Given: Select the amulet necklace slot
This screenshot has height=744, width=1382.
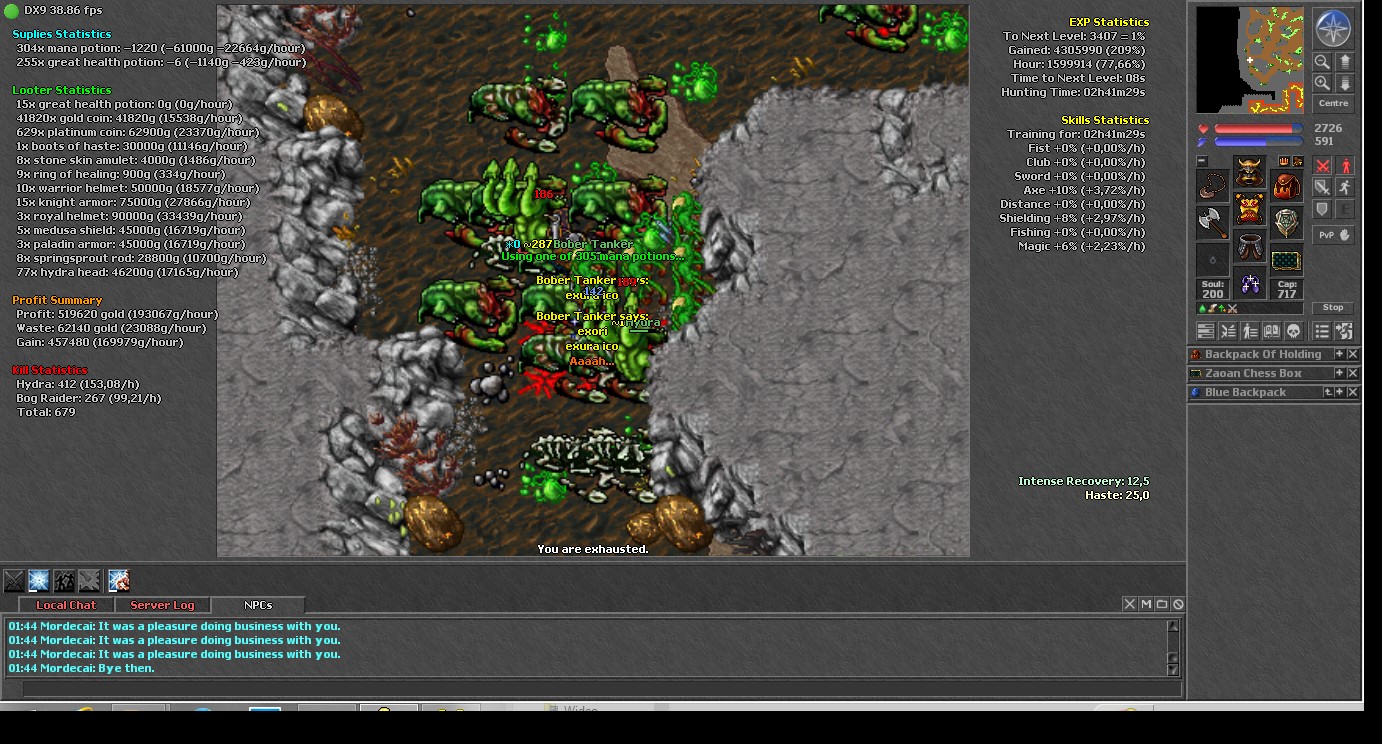Looking at the screenshot, I should (1212, 186).
